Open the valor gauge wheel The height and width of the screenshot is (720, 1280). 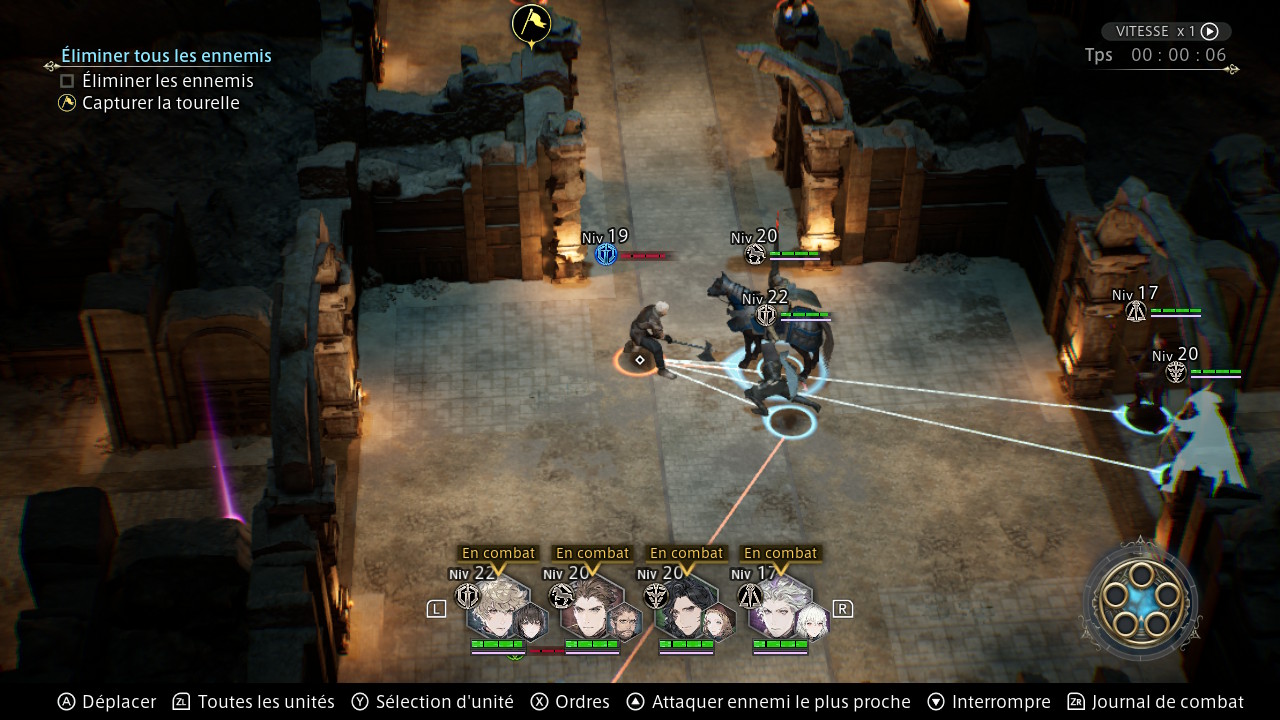click(x=1139, y=599)
